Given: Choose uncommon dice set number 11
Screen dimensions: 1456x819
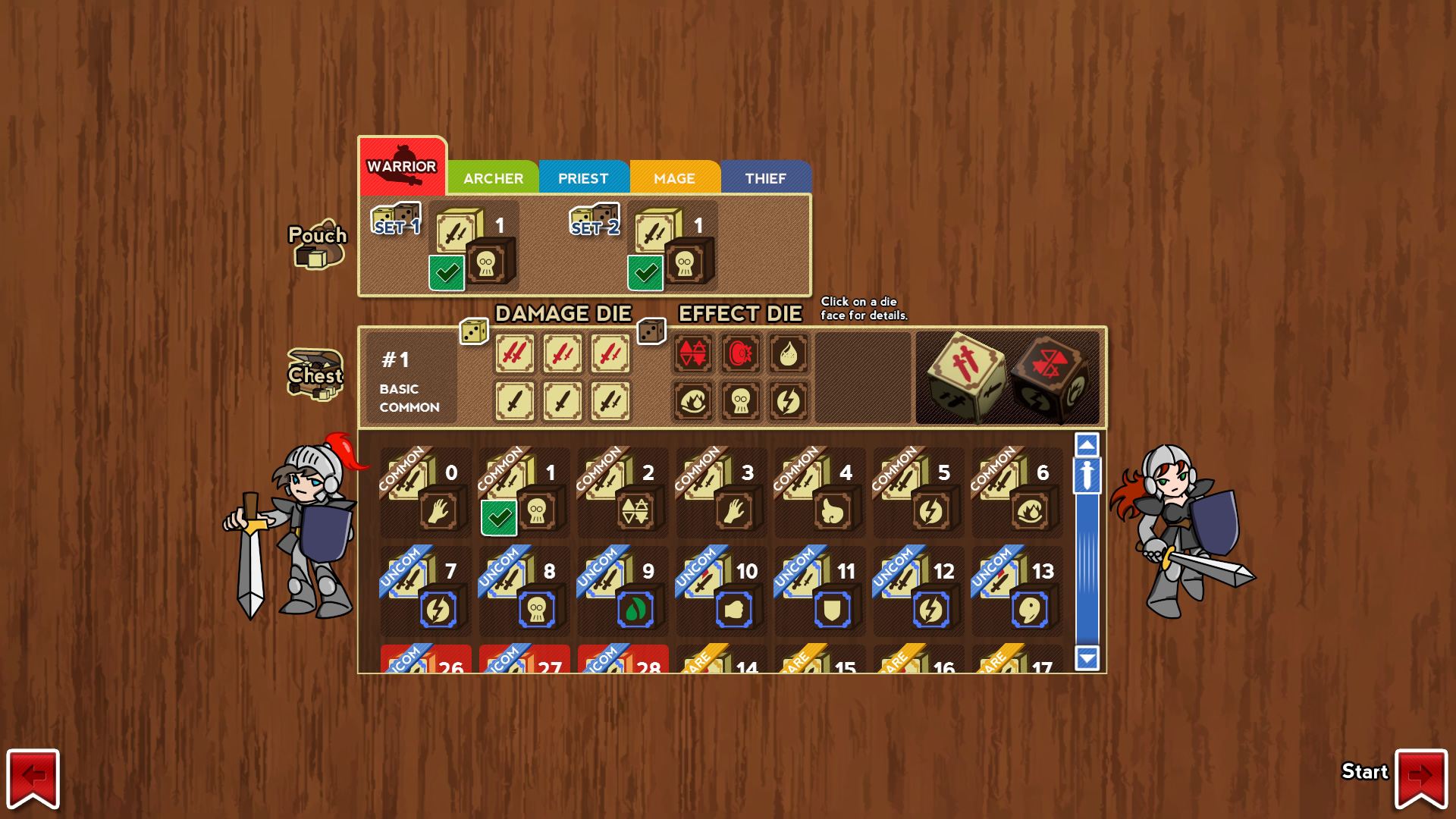Looking at the screenshot, I should click(x=820, y=591).
